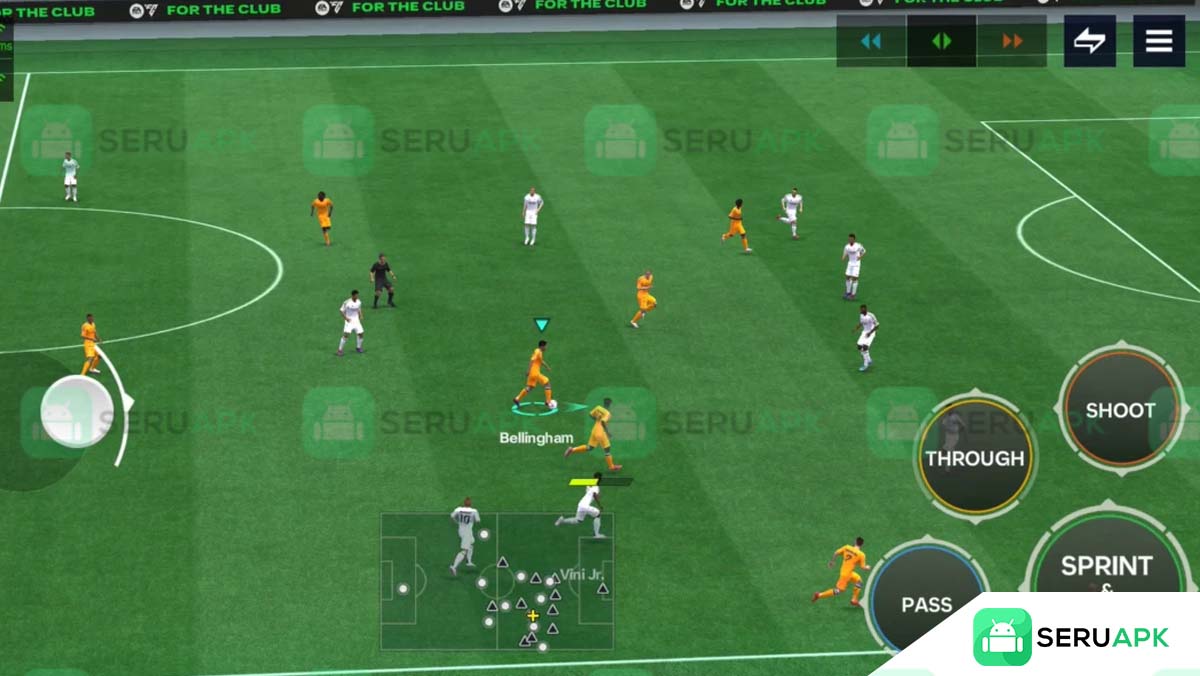1200x676 pixels.
Task: Play a THROUGH ball
Action: coord(975,458)
